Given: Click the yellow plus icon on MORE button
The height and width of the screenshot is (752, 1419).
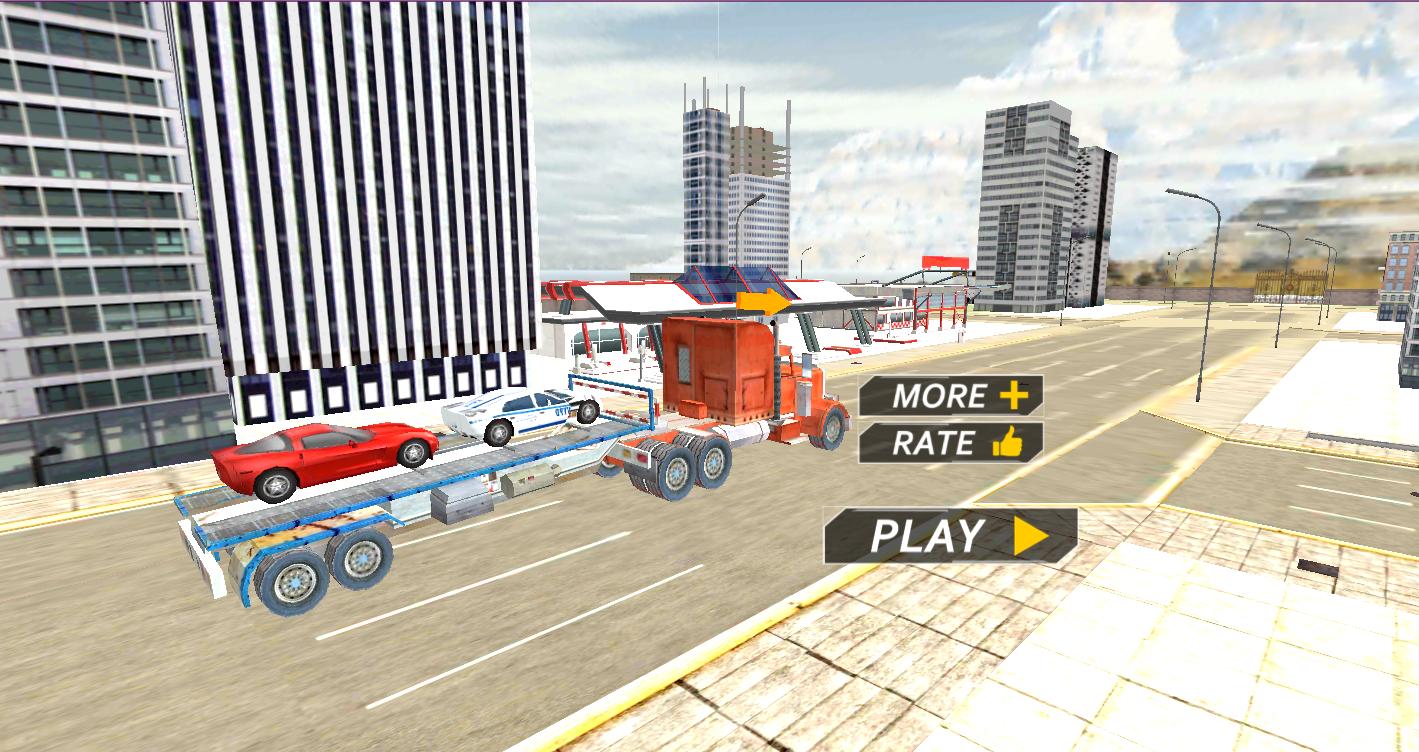Looking at the screenshot, I should pyautogui.click(x=1013, y=396).
